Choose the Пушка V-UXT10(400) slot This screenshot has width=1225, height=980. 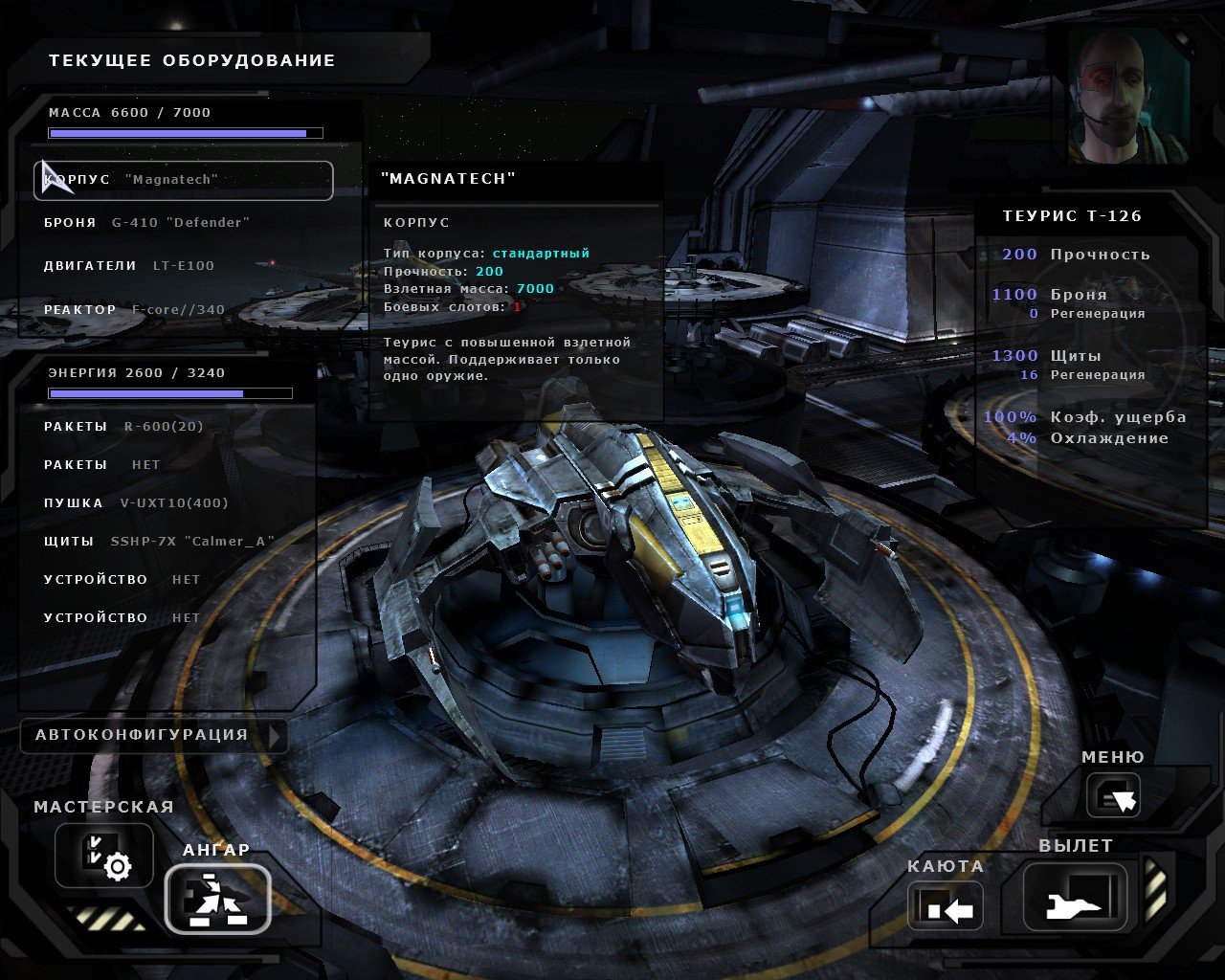pos(136,503)
